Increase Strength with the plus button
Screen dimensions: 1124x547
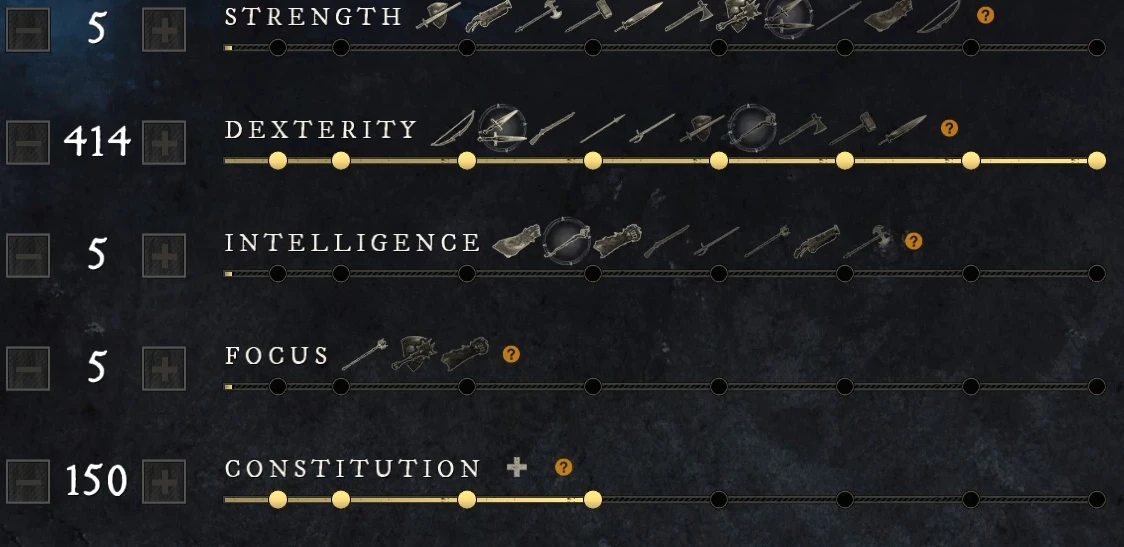click(164, 29)
